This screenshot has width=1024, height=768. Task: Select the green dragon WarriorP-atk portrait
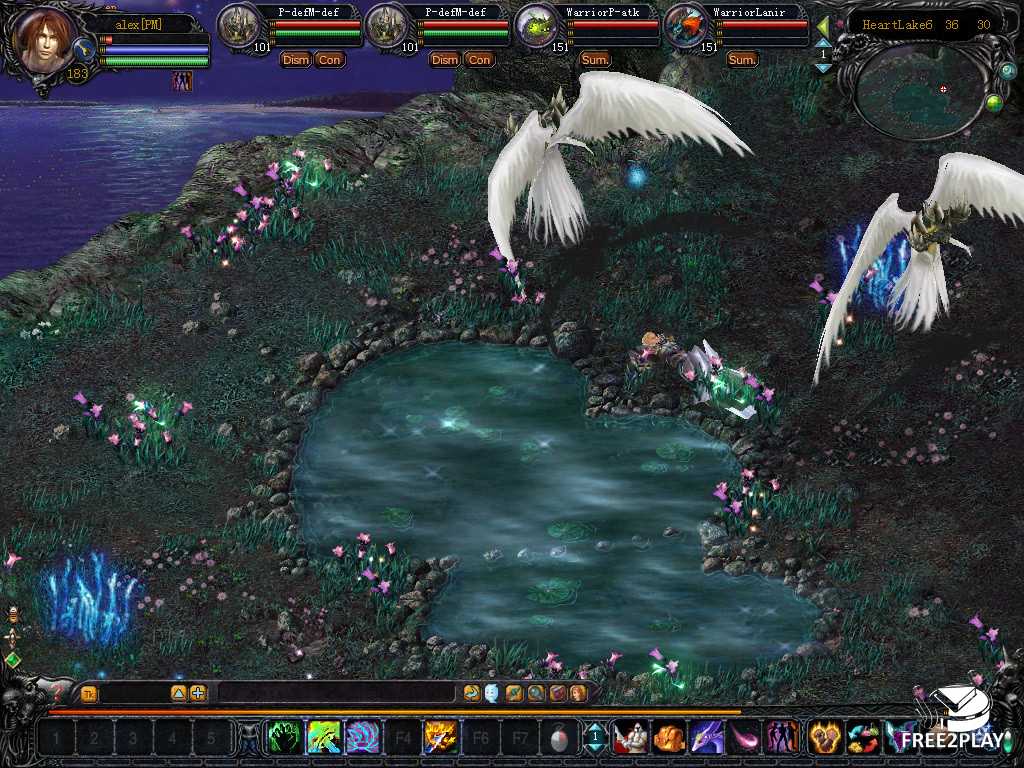(x=537, y=27)
